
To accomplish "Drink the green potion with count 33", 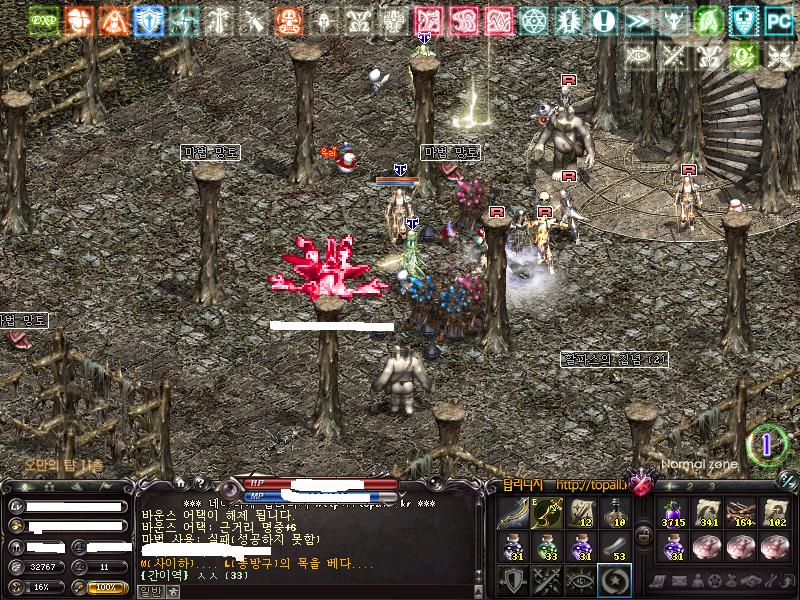I will click(547, 546).
